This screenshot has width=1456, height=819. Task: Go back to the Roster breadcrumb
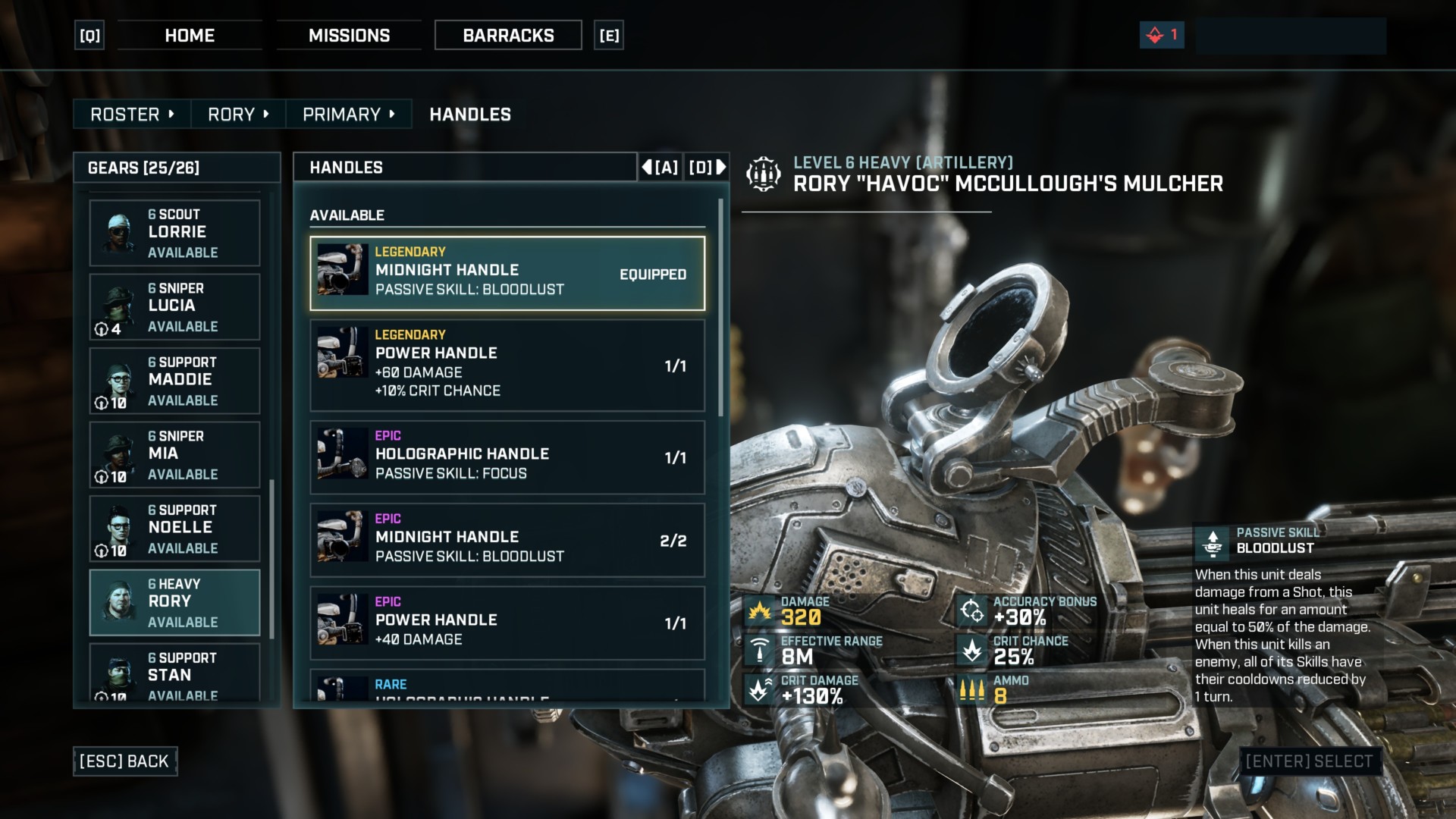(x=132, y=115)
